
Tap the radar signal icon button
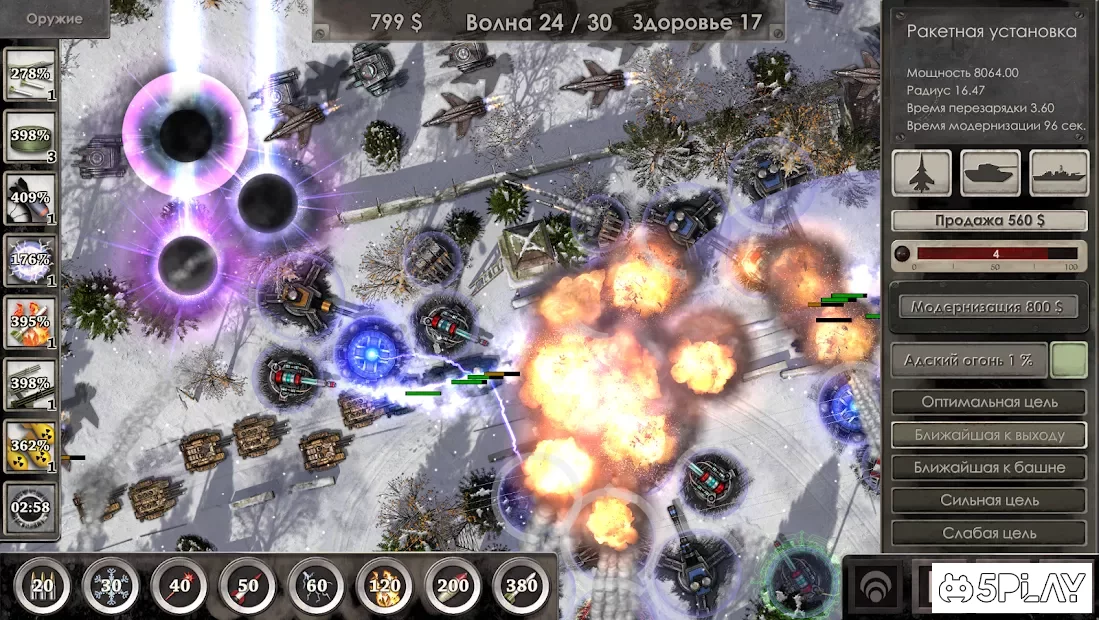point(874,586)
